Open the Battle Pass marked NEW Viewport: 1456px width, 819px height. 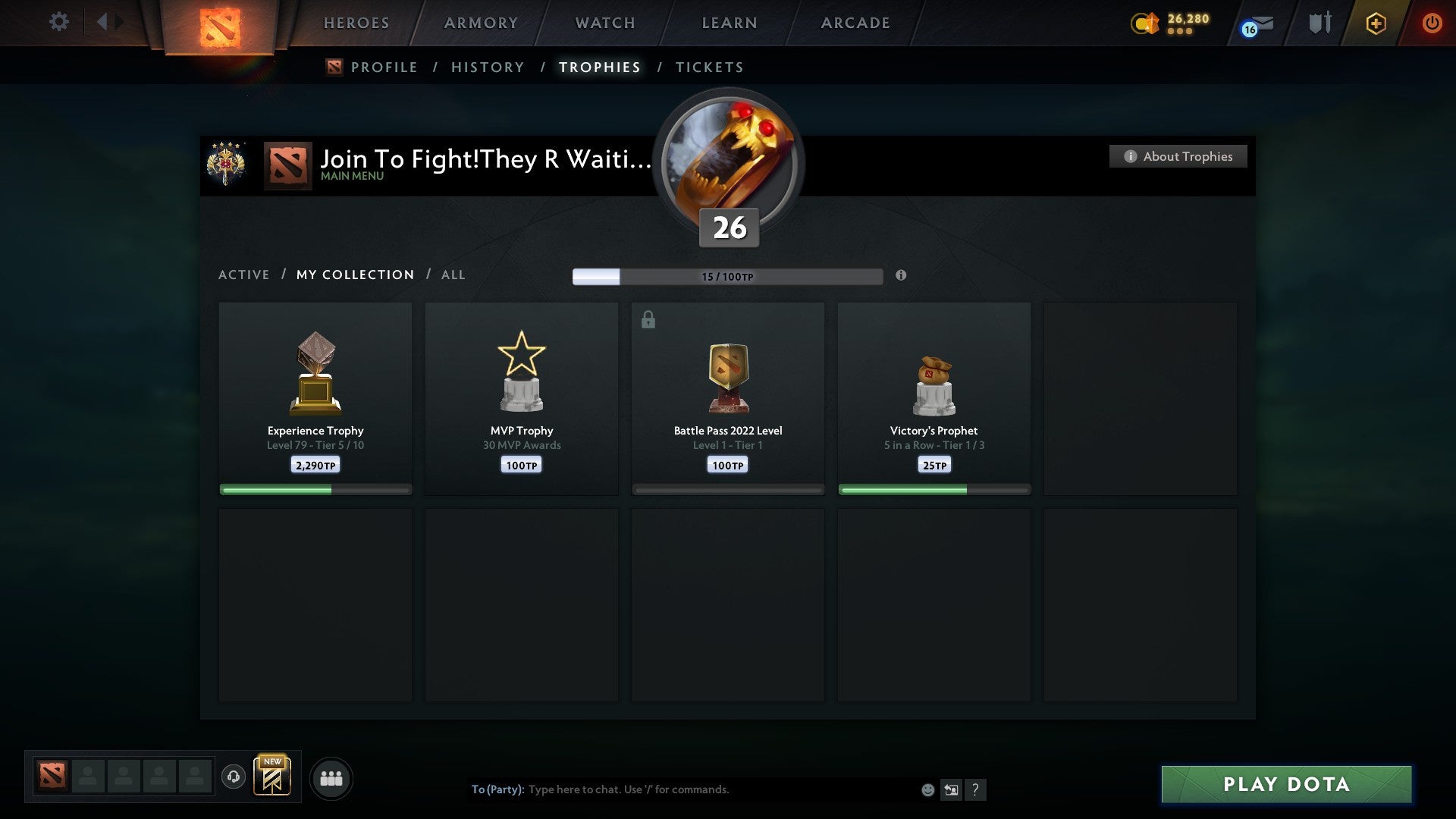pos(274,777)
